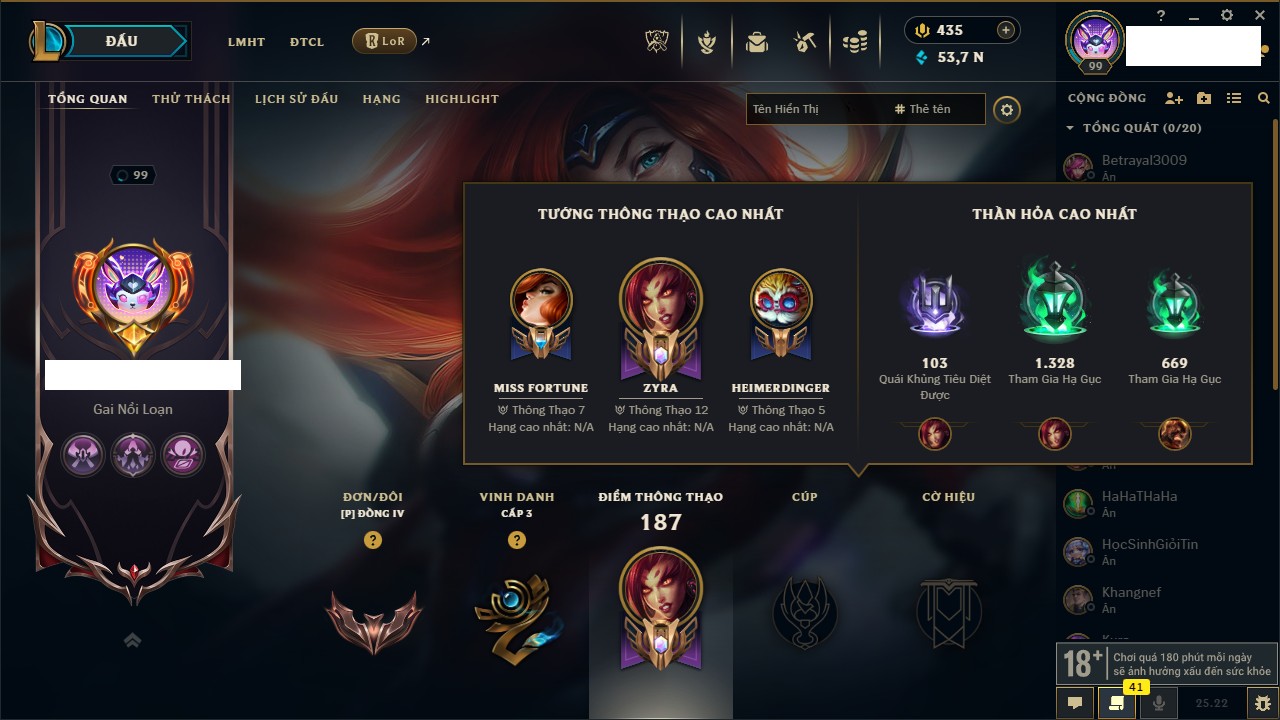This screenshot has width=1280, height=720.
Task: Click the ĐẤU play button
Action: (121, 41)
